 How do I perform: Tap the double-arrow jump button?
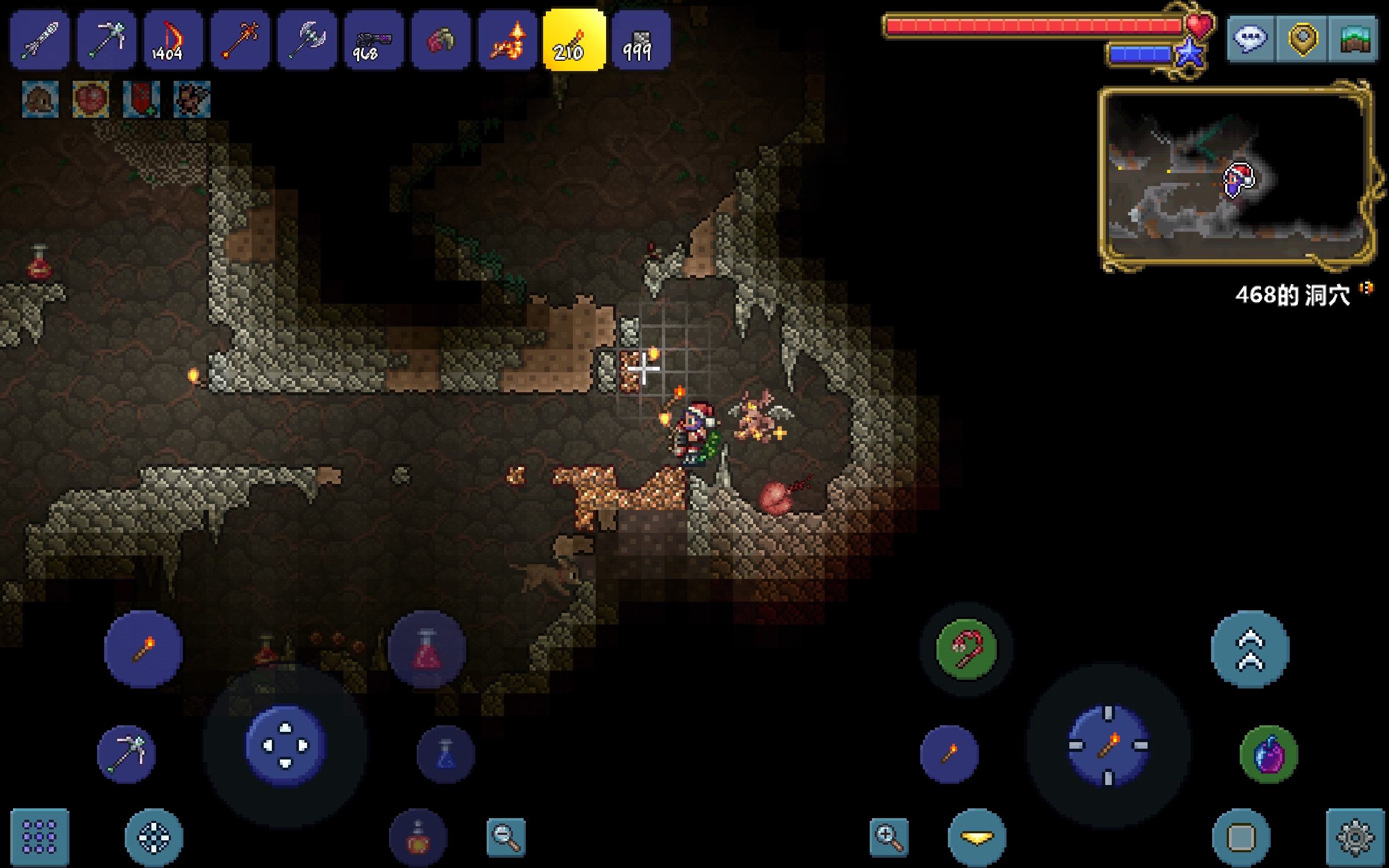click(1250, 649)
